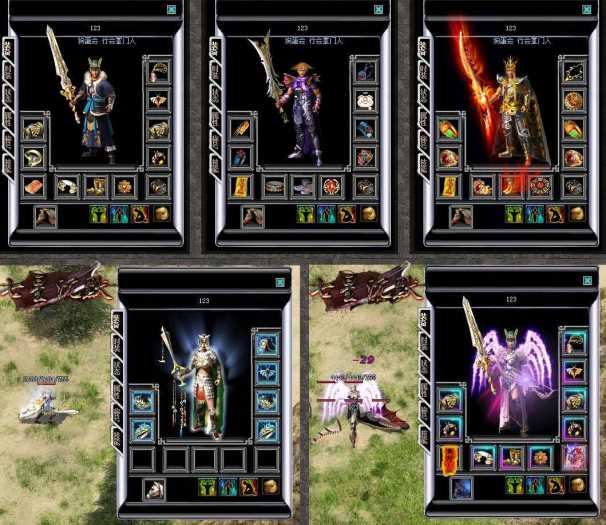The height and width of the screenshot is (525, 606).
Task: Click the green figure icon in blue-robed warrior's panel
Action: pyautogui.click(x=99, y=214)
